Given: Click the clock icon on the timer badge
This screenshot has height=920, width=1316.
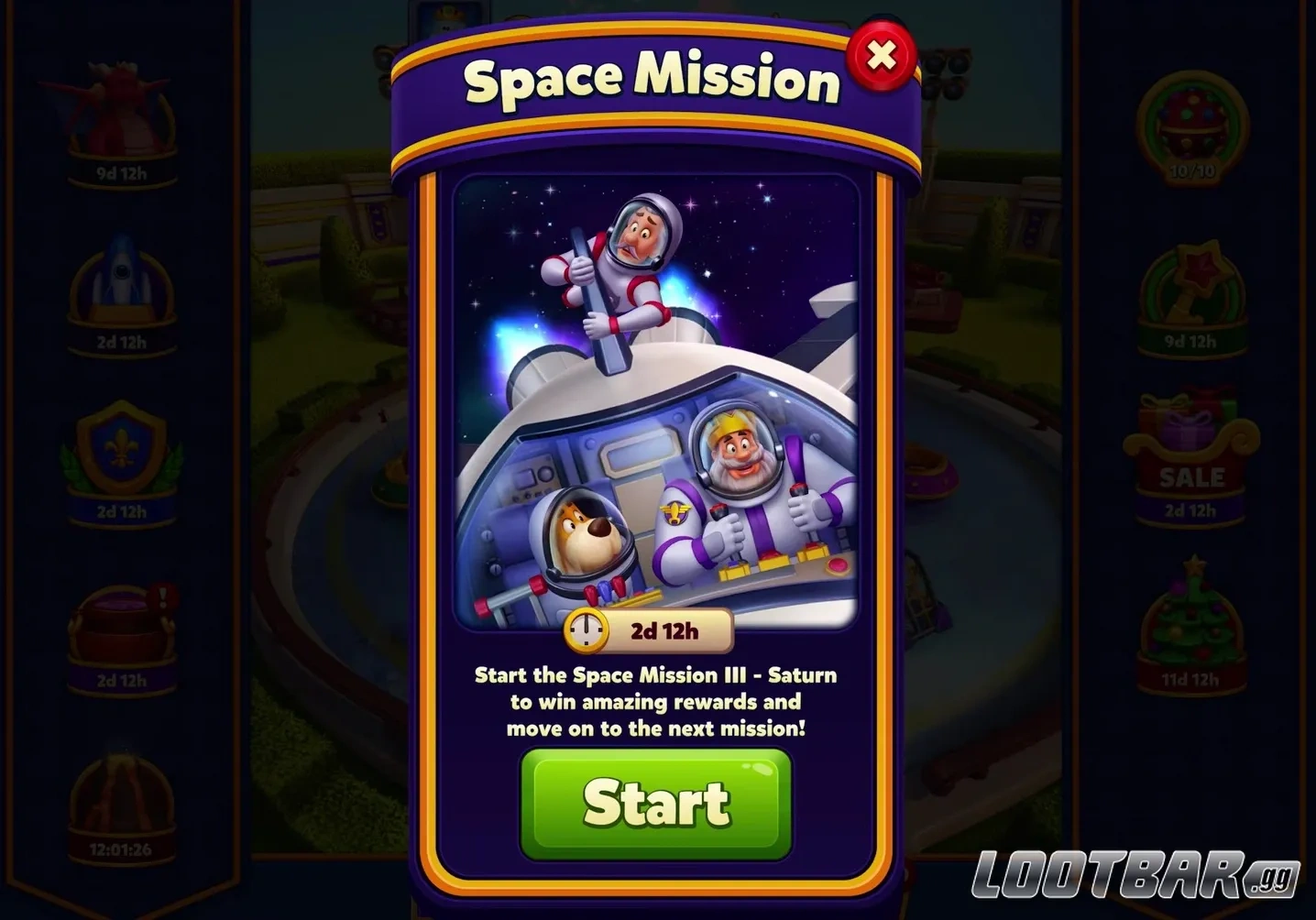Looking at the screenshot, I should tap(585, 630).
